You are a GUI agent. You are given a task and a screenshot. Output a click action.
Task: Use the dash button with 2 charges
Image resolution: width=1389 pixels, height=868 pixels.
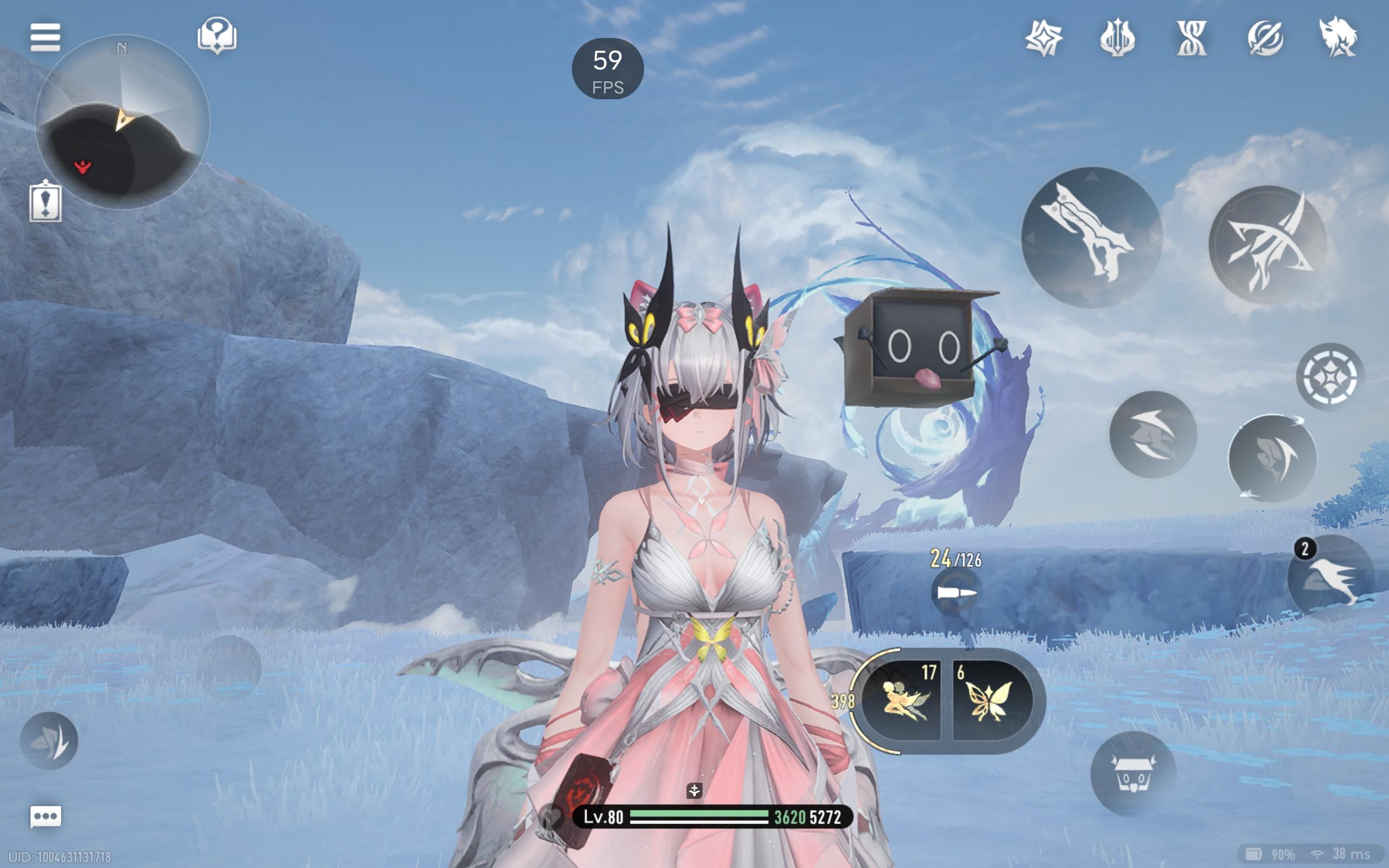tap(1330, 578)
